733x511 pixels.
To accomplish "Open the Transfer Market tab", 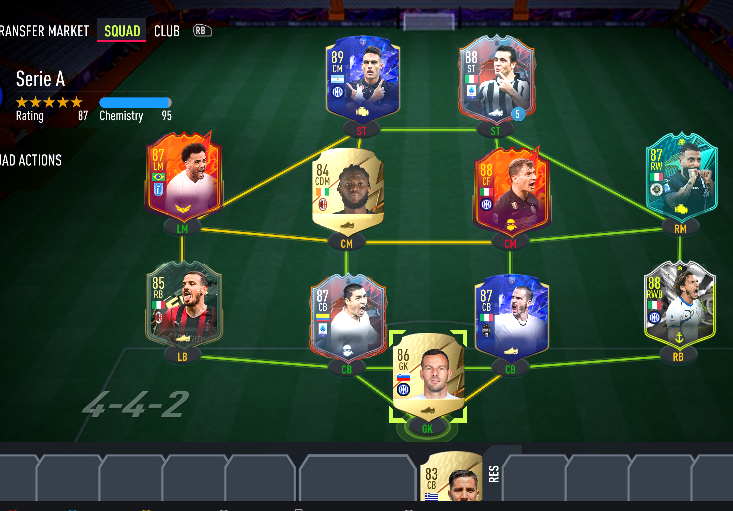I will [x=46, y=31].
